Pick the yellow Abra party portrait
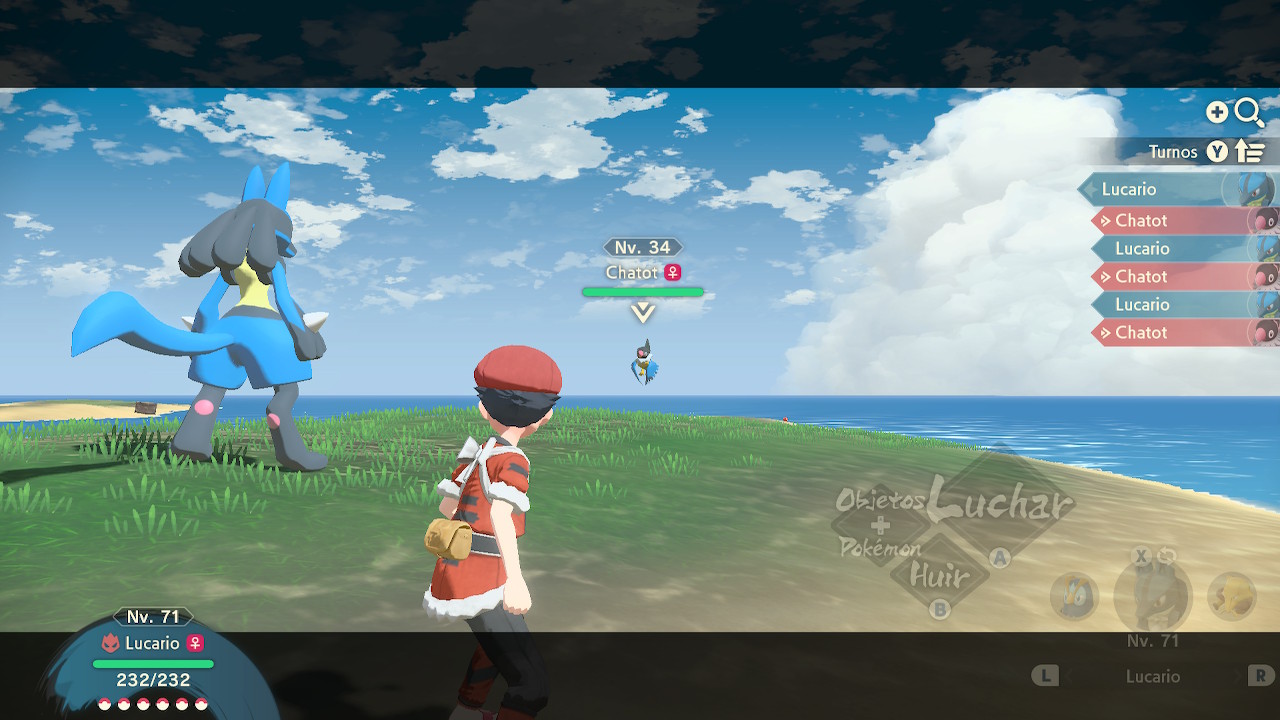Screen dimensions: 1280x720 point(1231,597)
